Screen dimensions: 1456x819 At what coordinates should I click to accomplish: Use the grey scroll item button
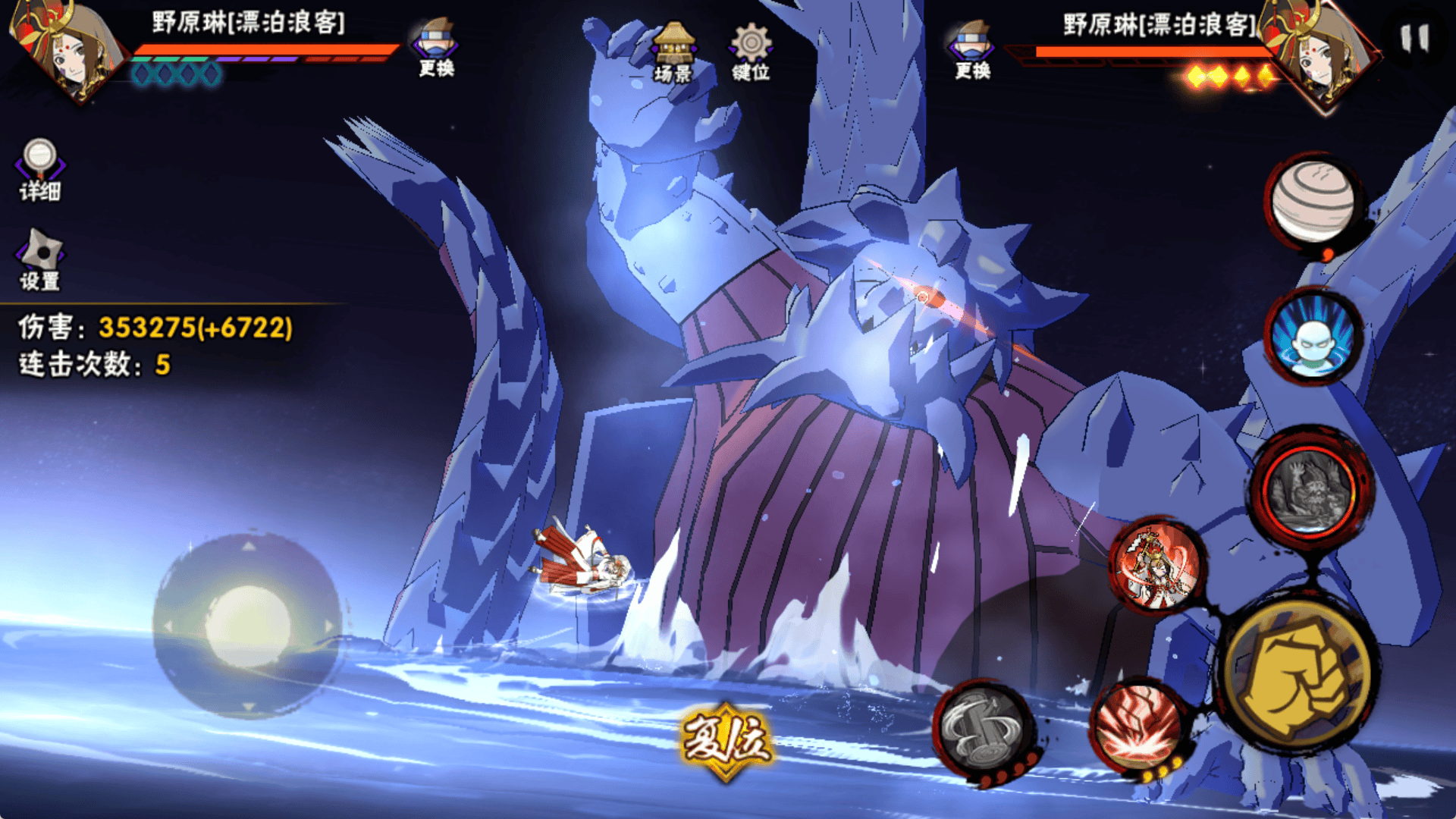(x=984, y=730)
